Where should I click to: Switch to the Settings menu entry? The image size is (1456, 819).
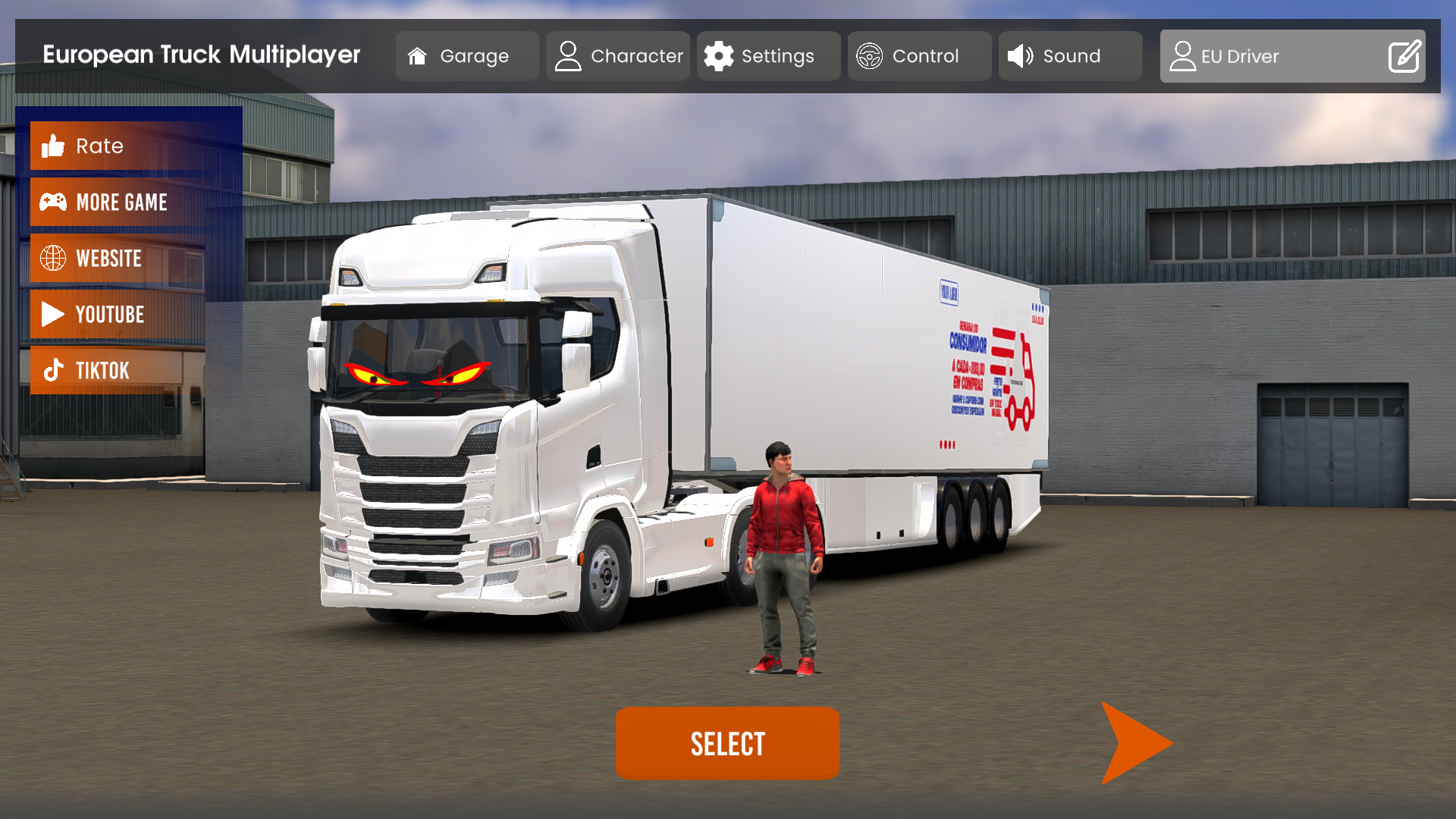(768, 55)
